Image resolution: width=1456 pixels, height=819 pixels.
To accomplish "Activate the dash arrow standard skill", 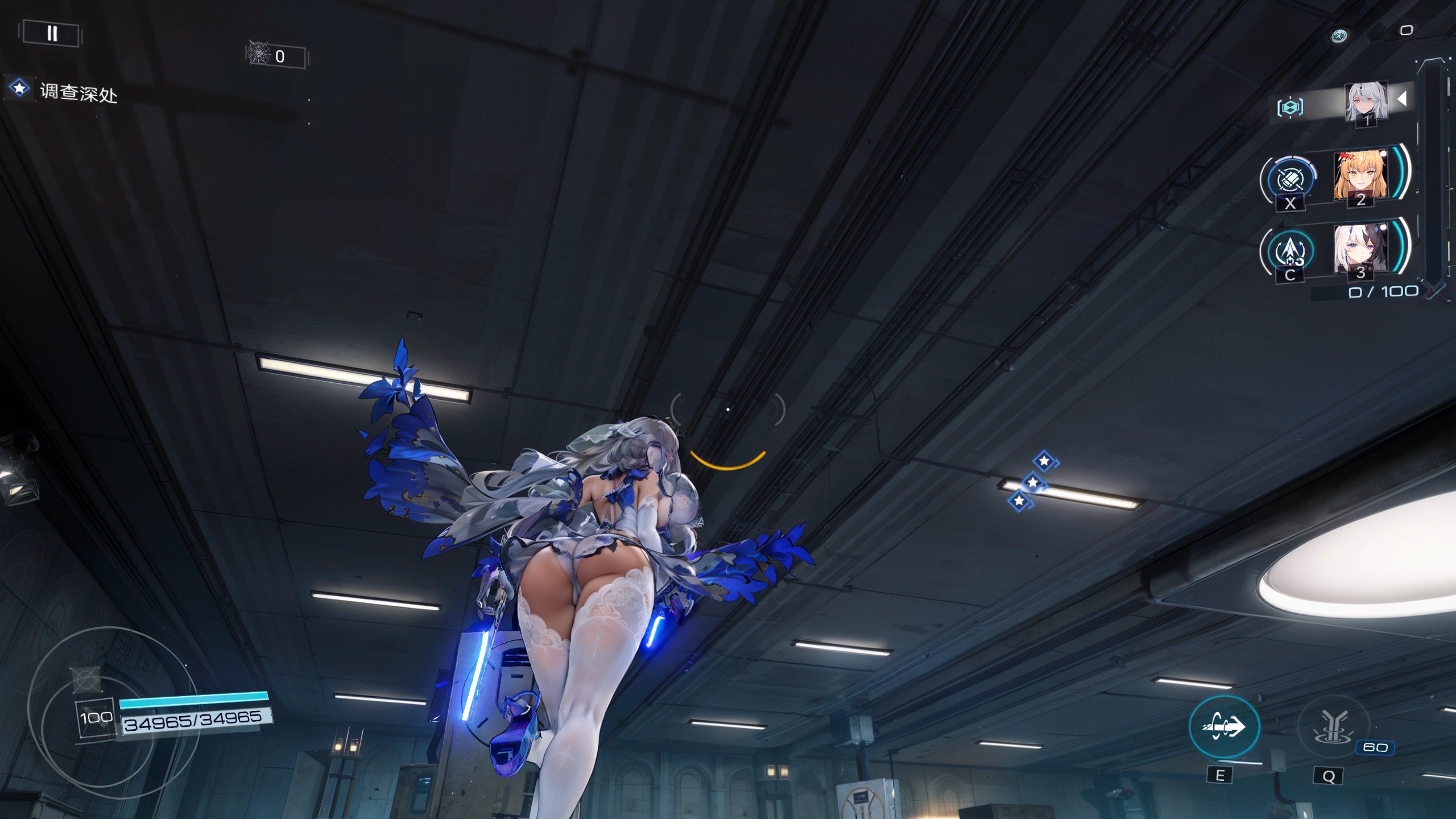I will click(x=1224, y=726).
